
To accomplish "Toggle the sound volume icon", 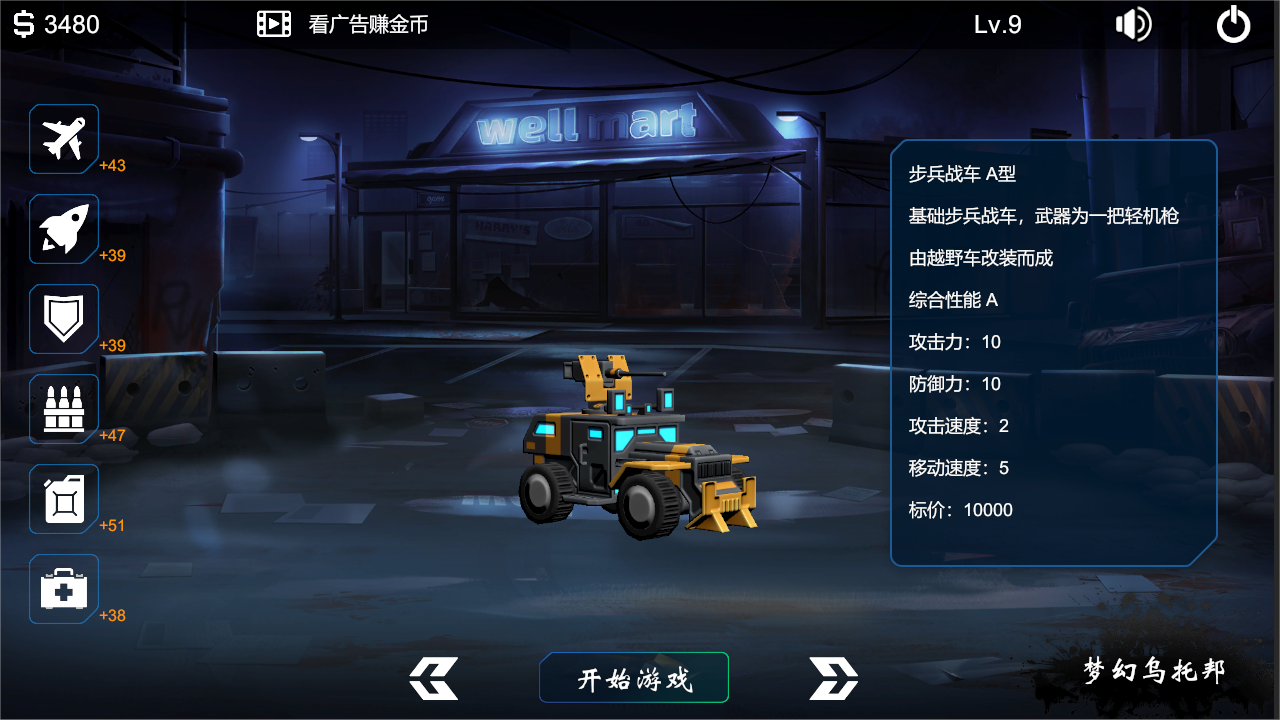I will point(1133,23).
